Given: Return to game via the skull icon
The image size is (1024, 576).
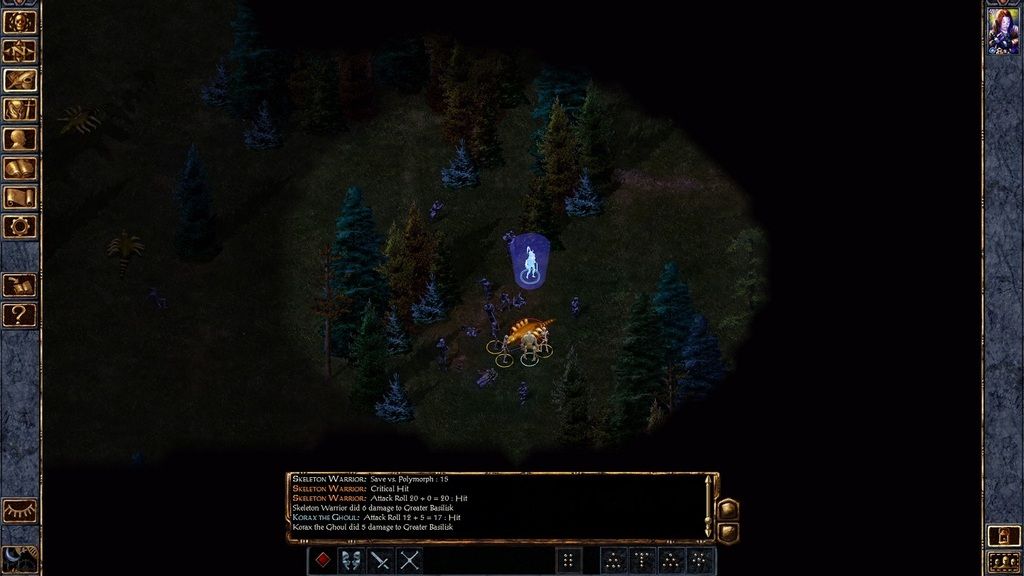Looking at the screenshot, I should pyautogui.click(x=19, y=22).
